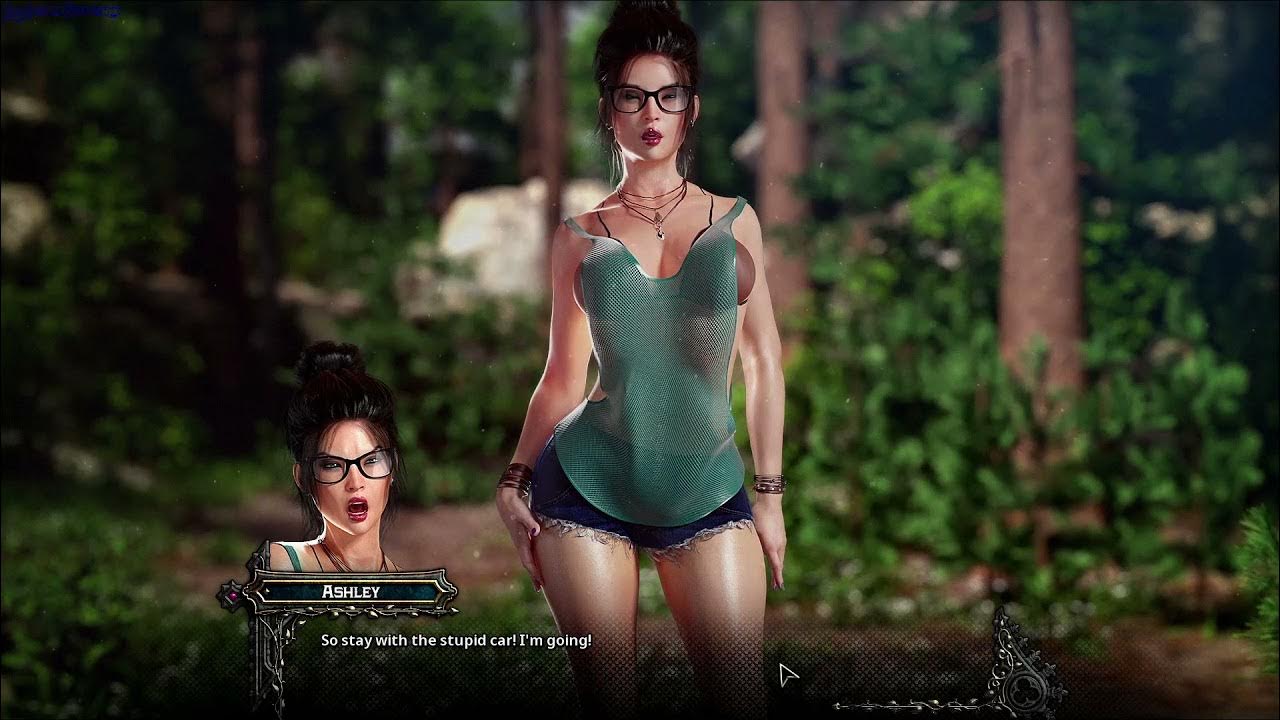The image size is (1280, 720).
Task: Click the dark letterbox bar at screen bottom
Action: 640,715
